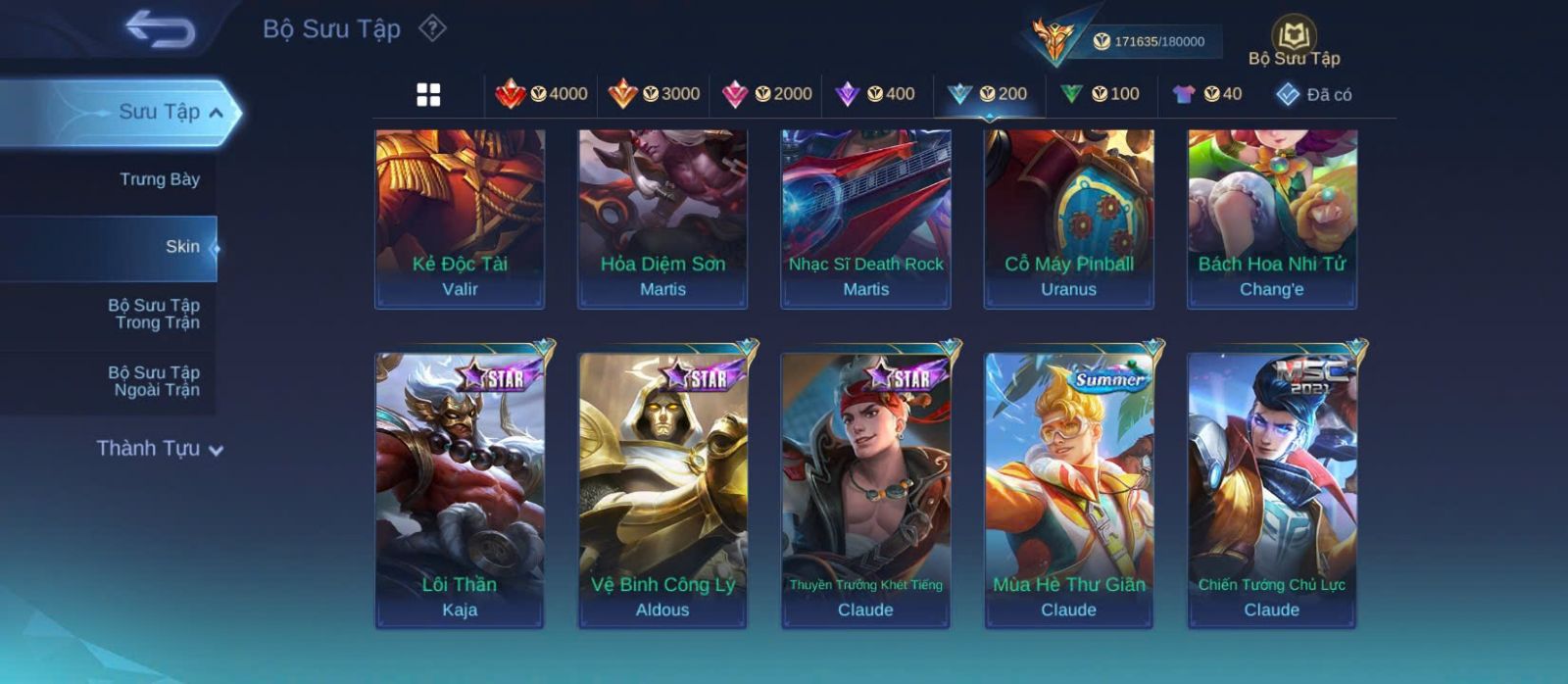This screenshot has height=684, width=1568.
Task: Open Bộ Sưu Tập Trong Trận
Action: coord(154,314)
